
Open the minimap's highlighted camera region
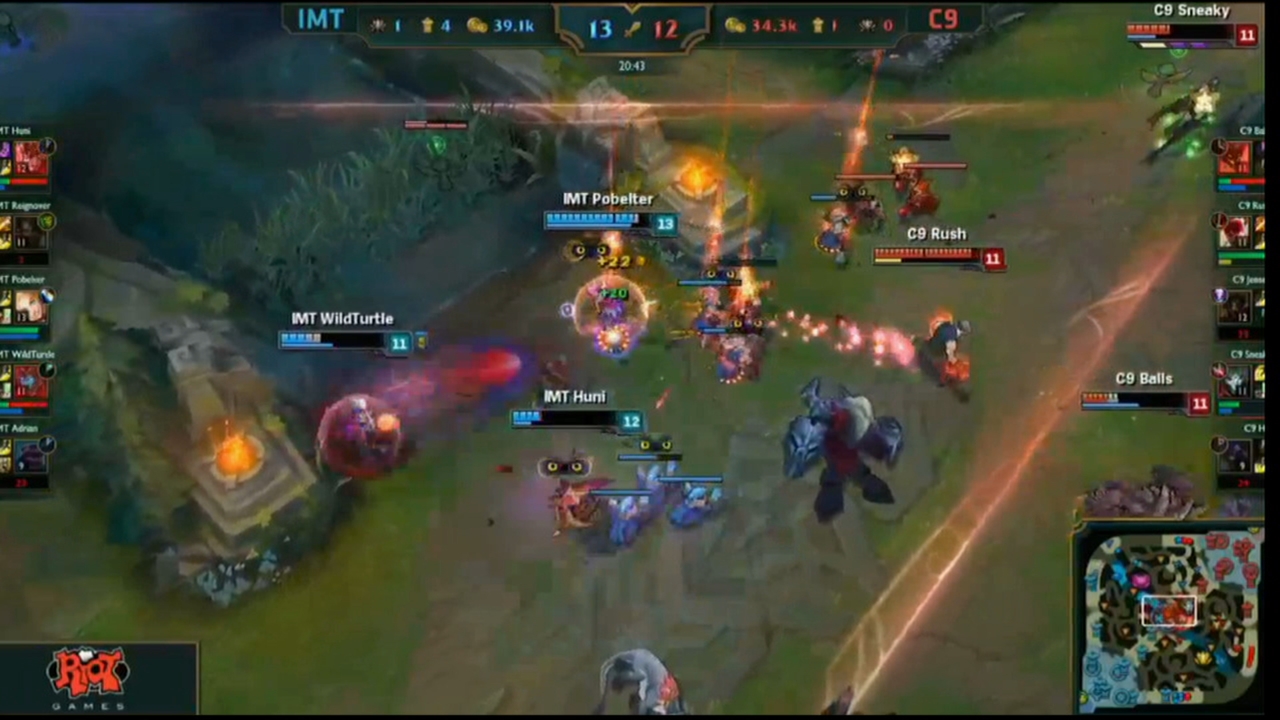(x=1168, y=610)
